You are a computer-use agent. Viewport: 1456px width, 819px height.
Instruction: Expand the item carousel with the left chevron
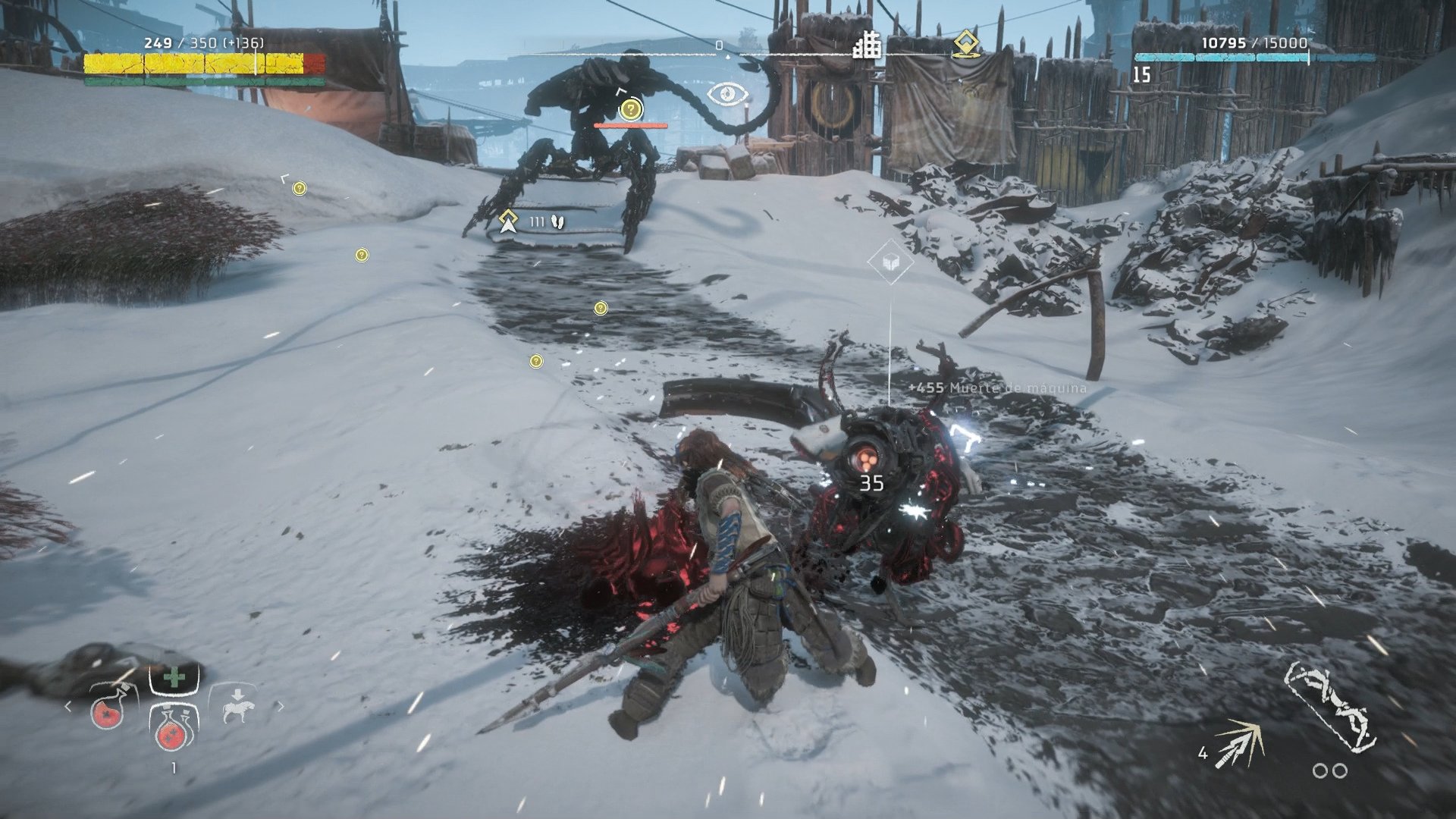[x=67, y=707]
